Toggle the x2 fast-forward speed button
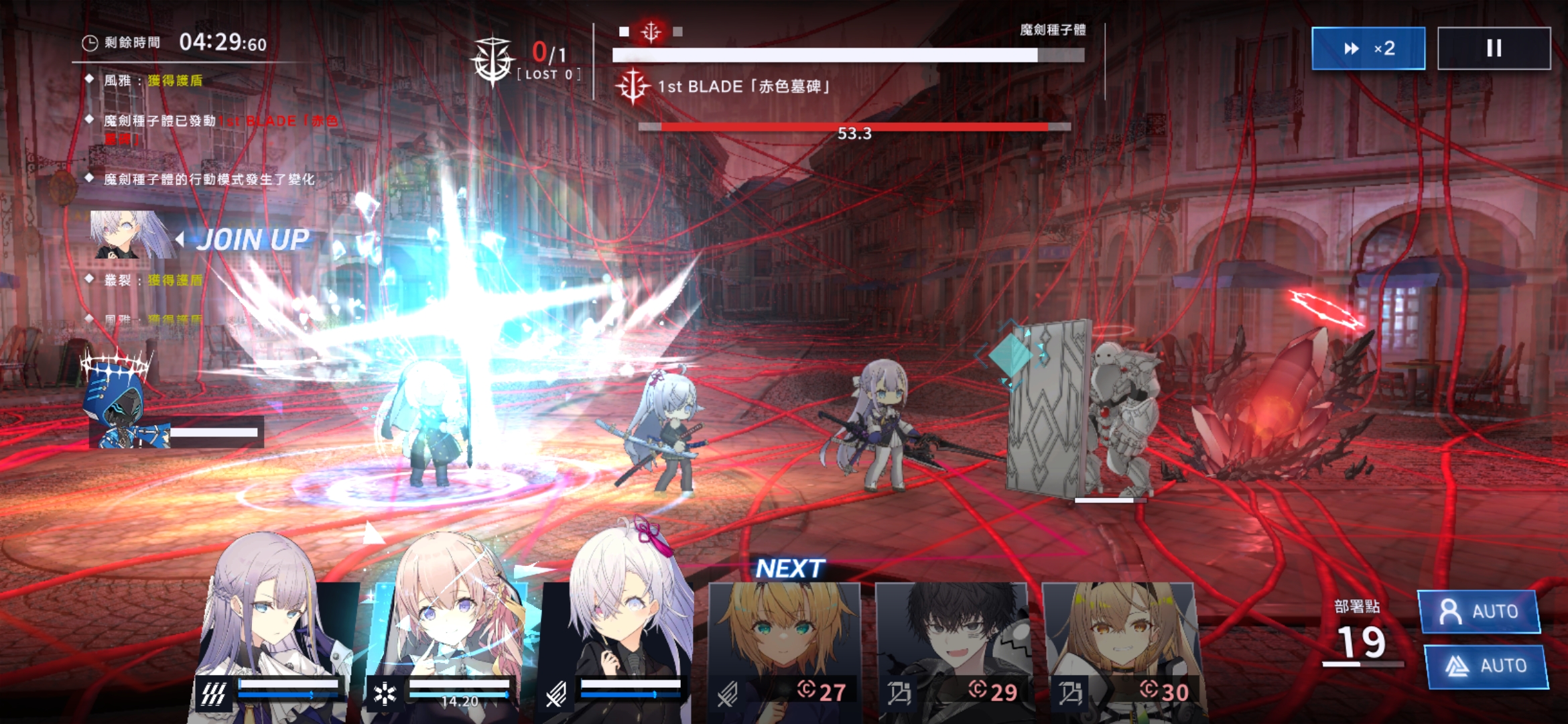 click(x=1368, y=48)
